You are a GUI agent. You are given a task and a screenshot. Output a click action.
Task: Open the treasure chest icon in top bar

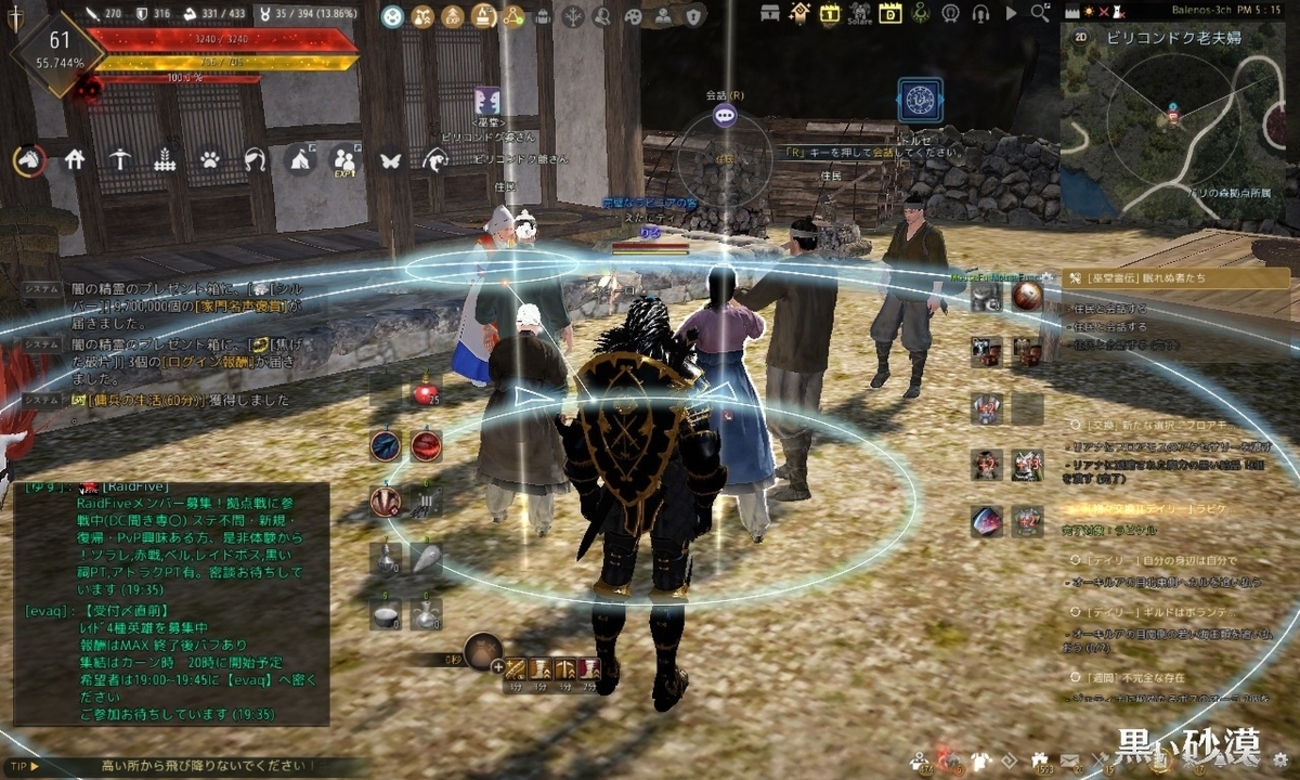(769, 14)
